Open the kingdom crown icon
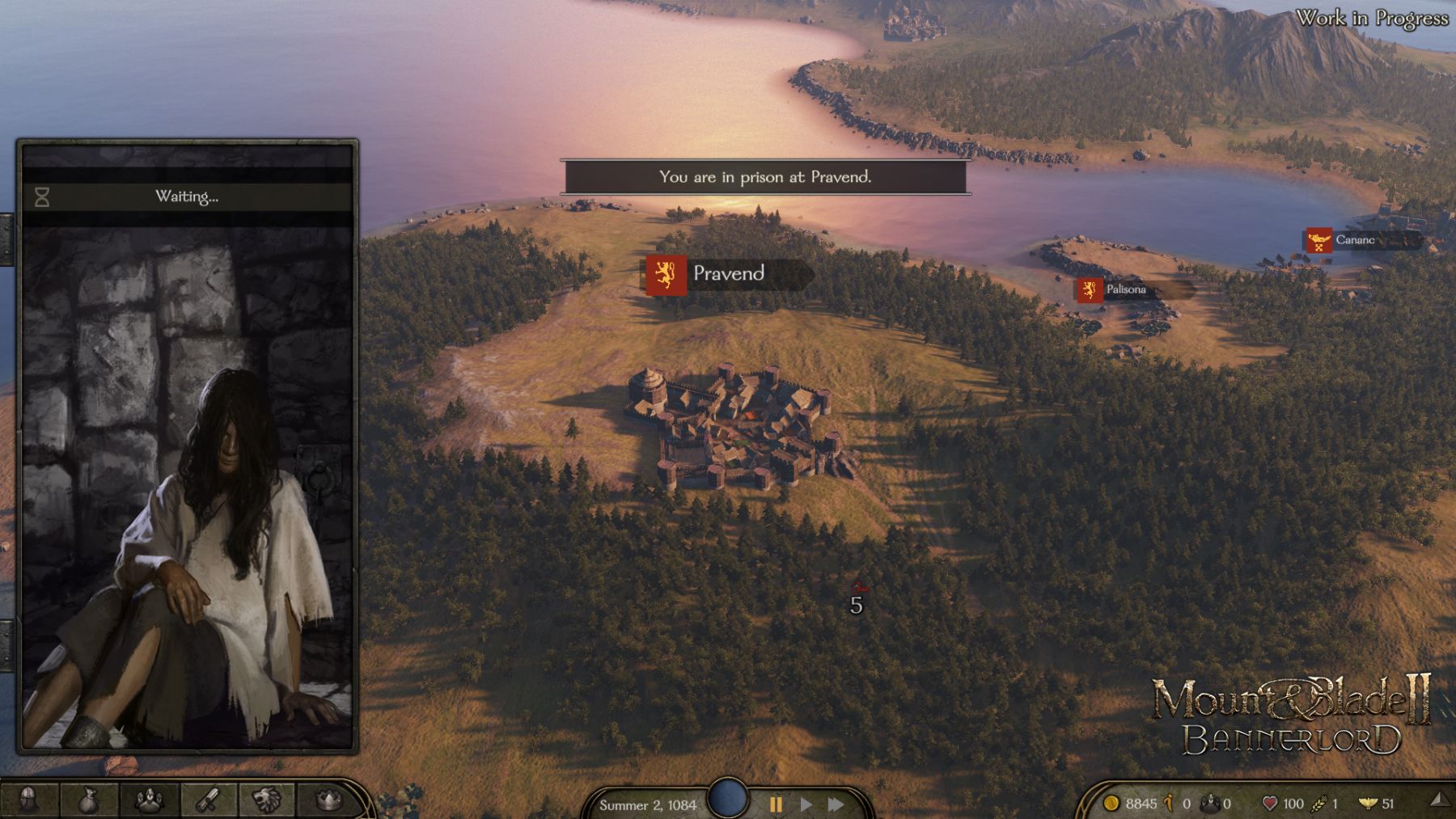Viewport: 1456px width, 819px height. 328,800
